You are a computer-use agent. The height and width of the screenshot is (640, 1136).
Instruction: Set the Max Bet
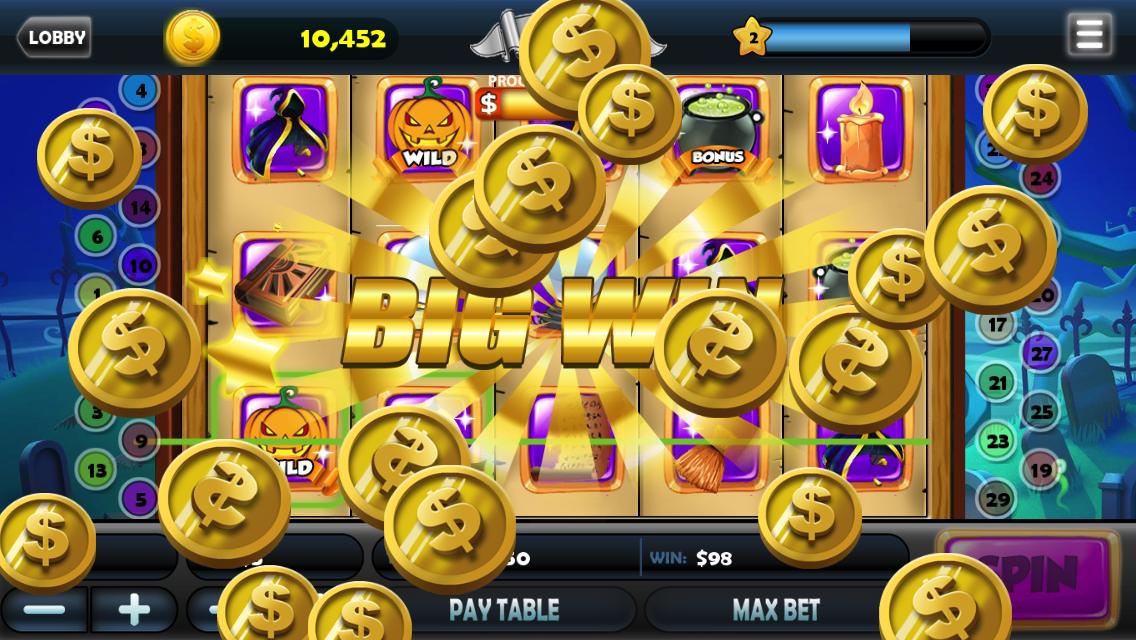776,609
